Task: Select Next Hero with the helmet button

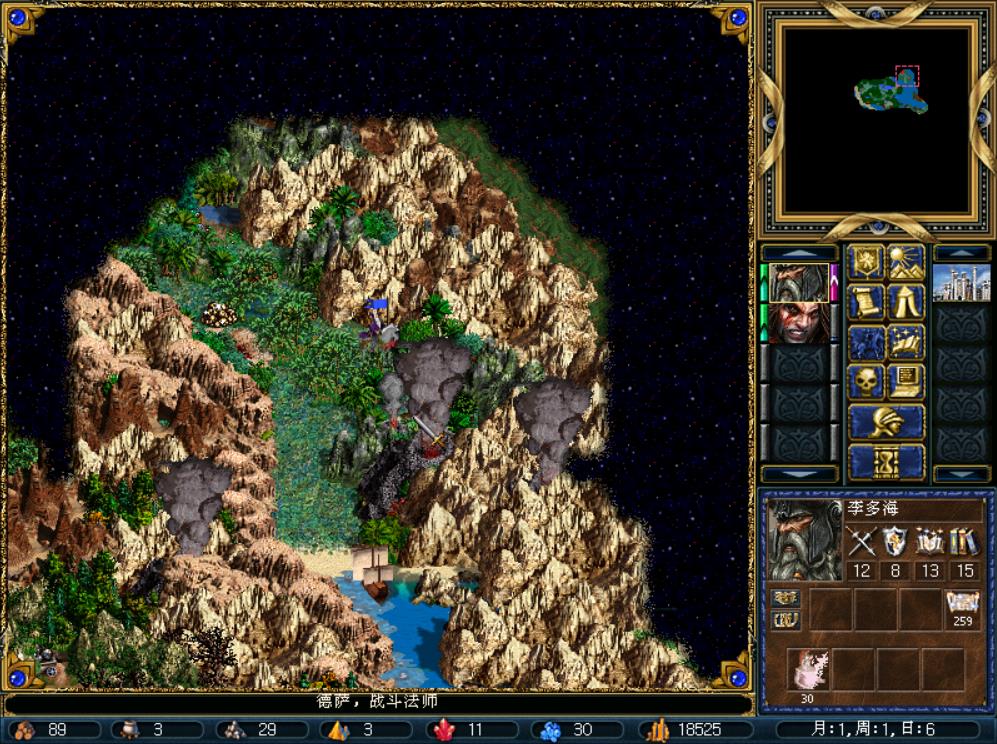Action: point(886,422)
